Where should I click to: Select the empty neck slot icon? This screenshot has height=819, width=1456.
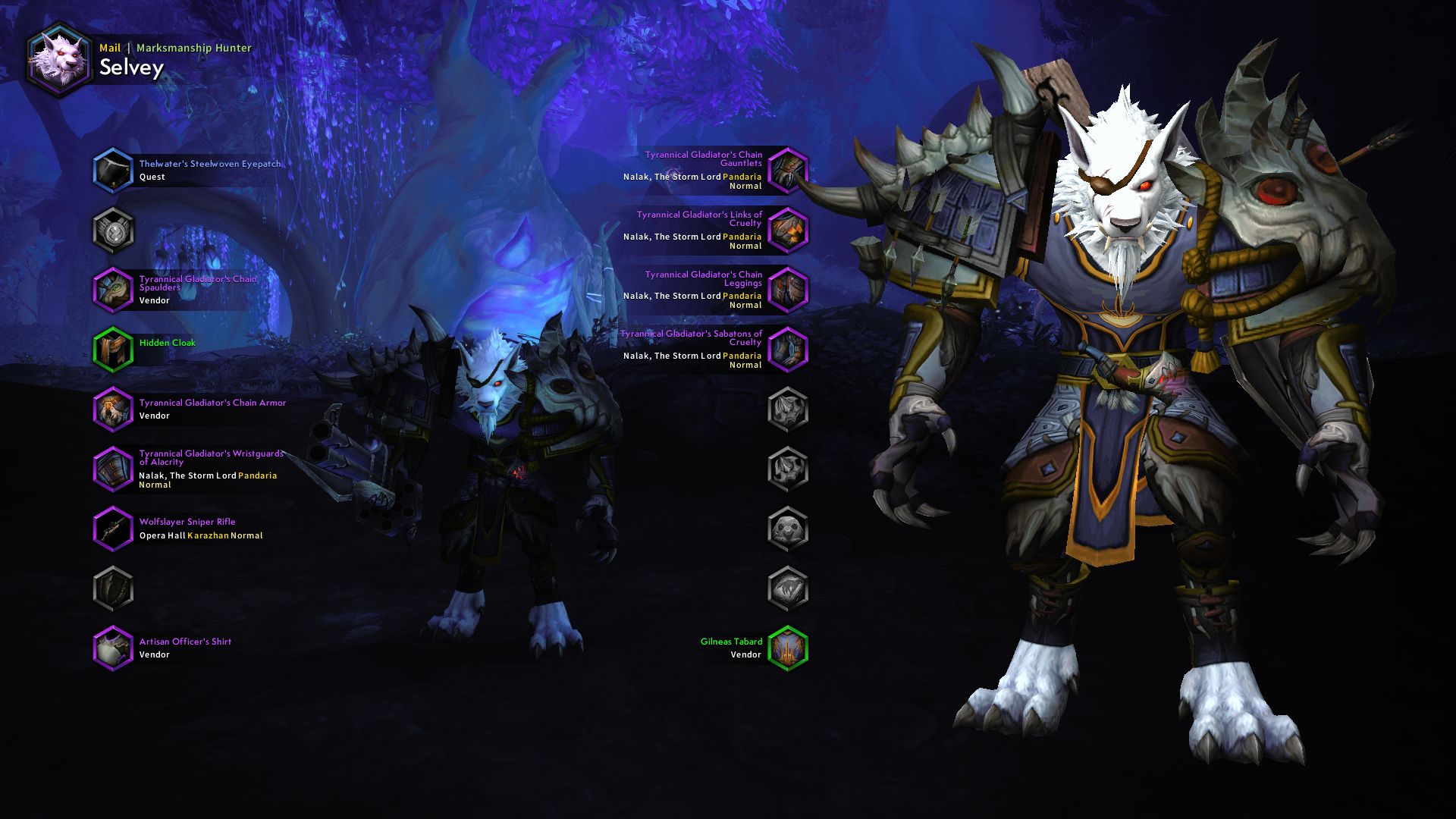point(114,229)
